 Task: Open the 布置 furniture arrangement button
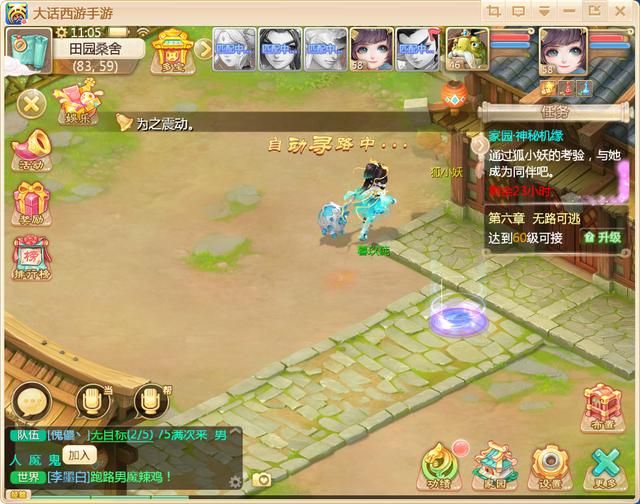[x=603, y=407]
